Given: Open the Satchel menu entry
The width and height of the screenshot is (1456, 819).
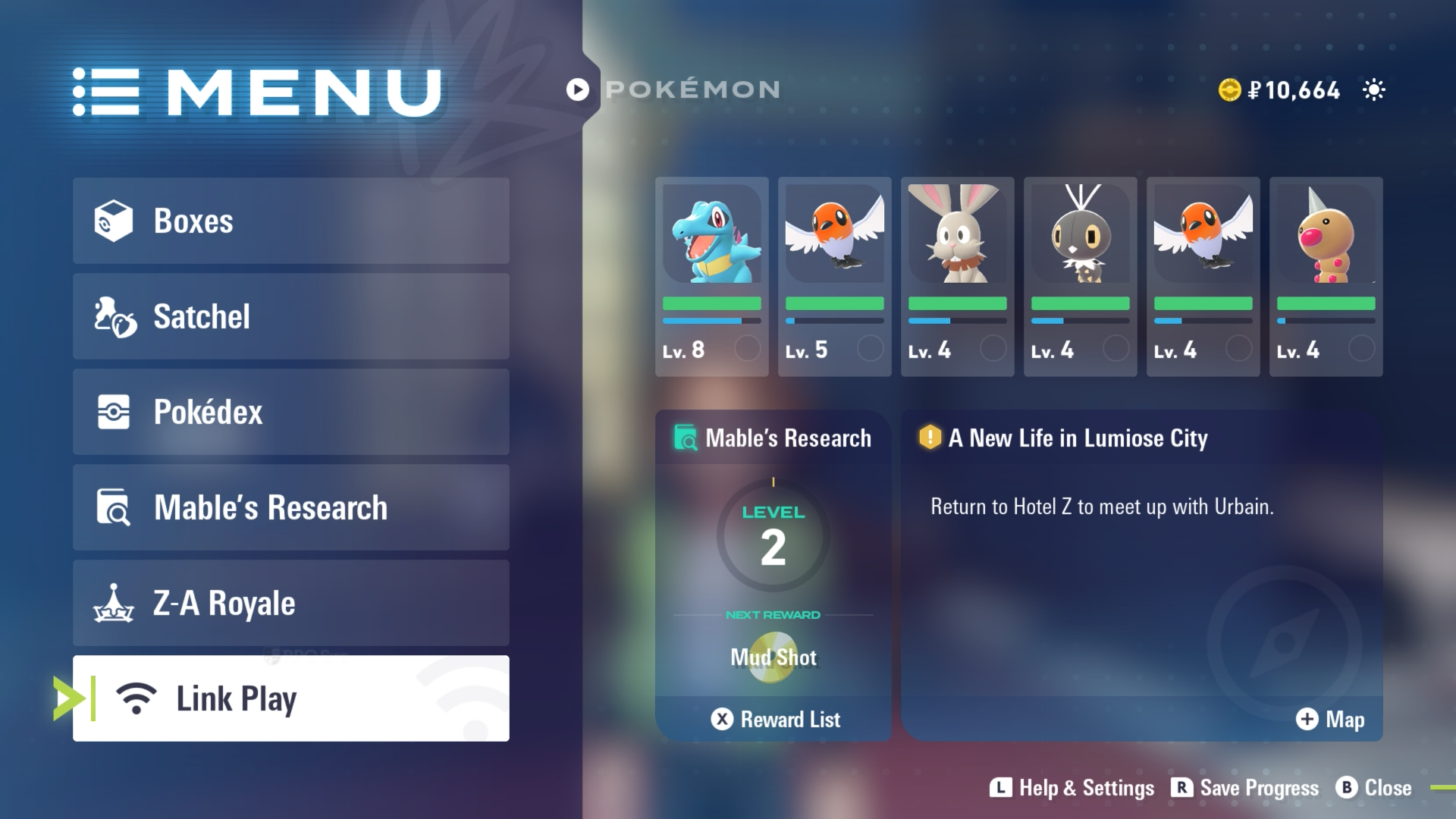Looking at the screenshot, I should 290,316.
